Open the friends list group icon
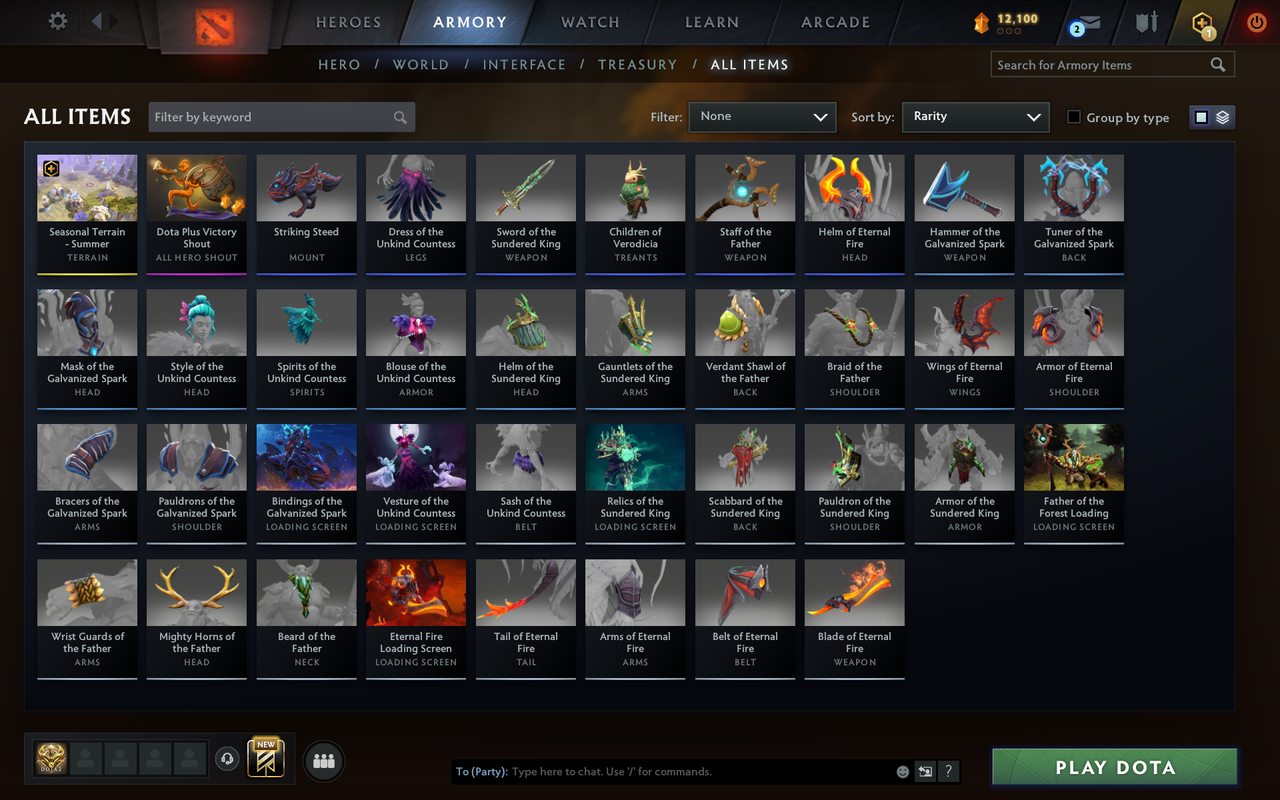This screenshot has height=800, width=1280. tap(324, 761)
